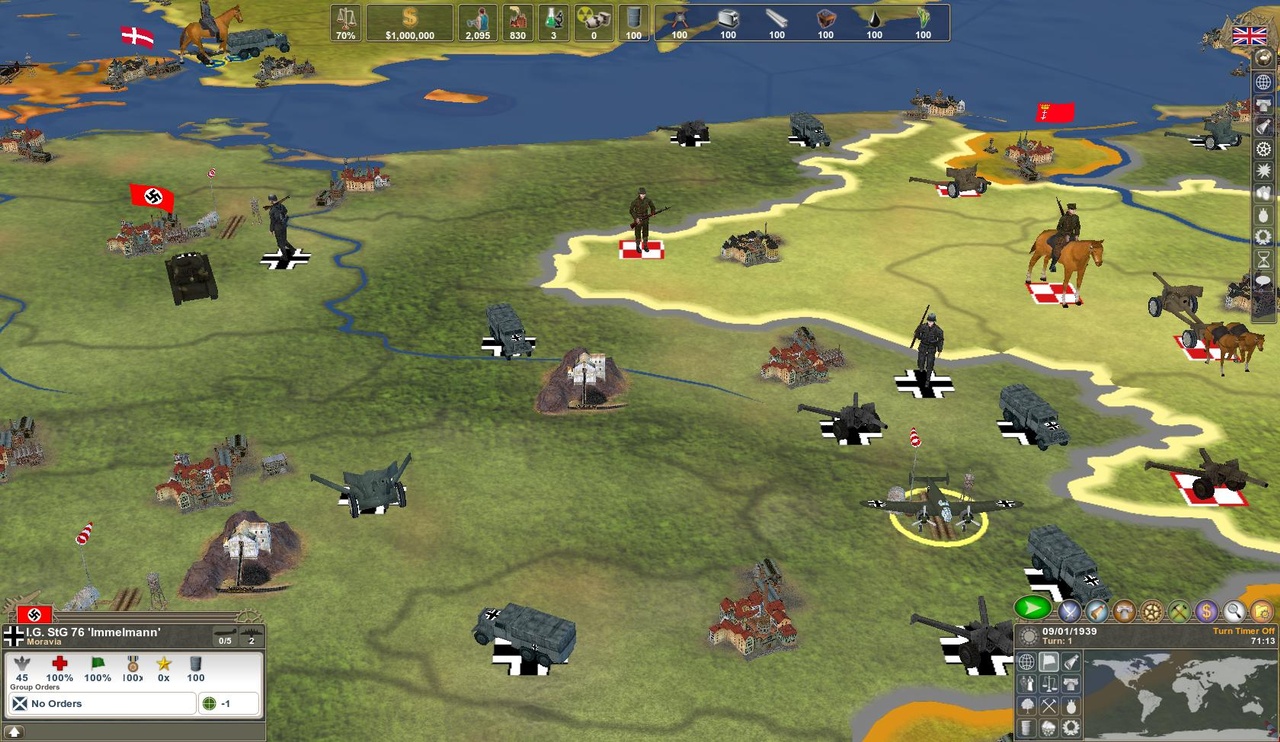1280x742 pixels.
Task: Select the dollar trade and economy icon
Action: click(x=1207, y=610)
